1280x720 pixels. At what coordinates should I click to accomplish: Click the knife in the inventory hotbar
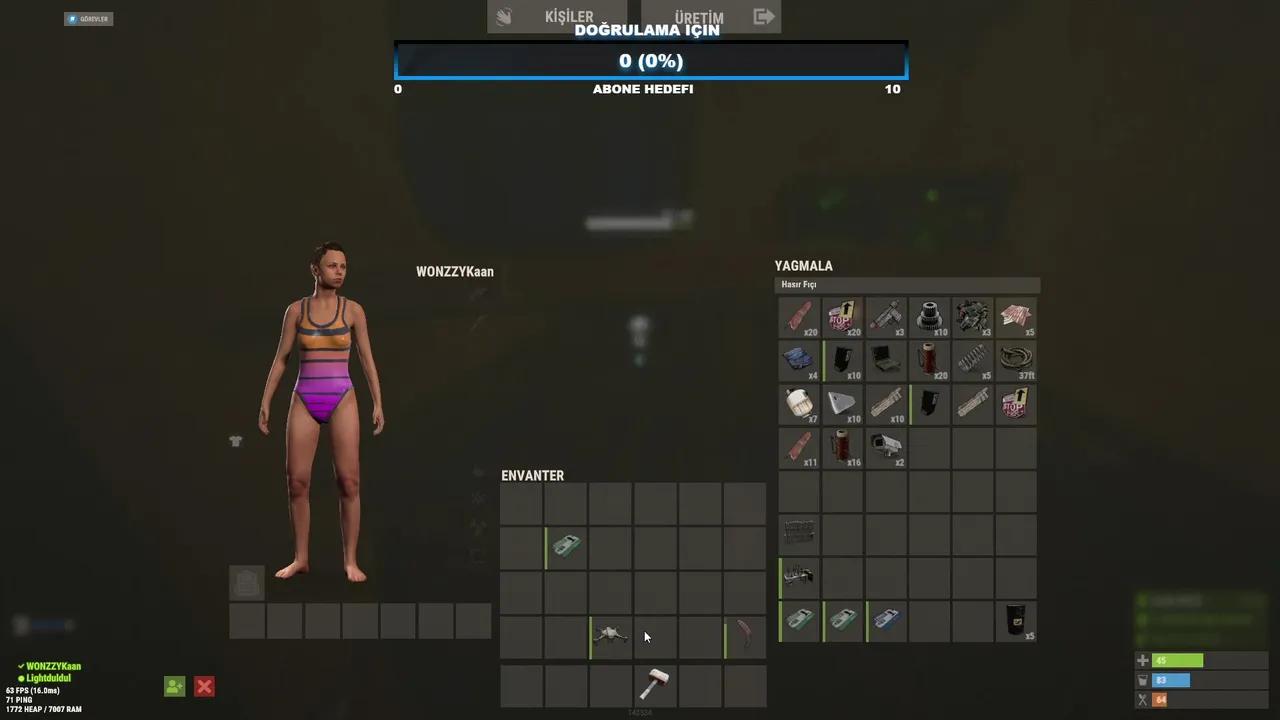(x=744, y=636)
